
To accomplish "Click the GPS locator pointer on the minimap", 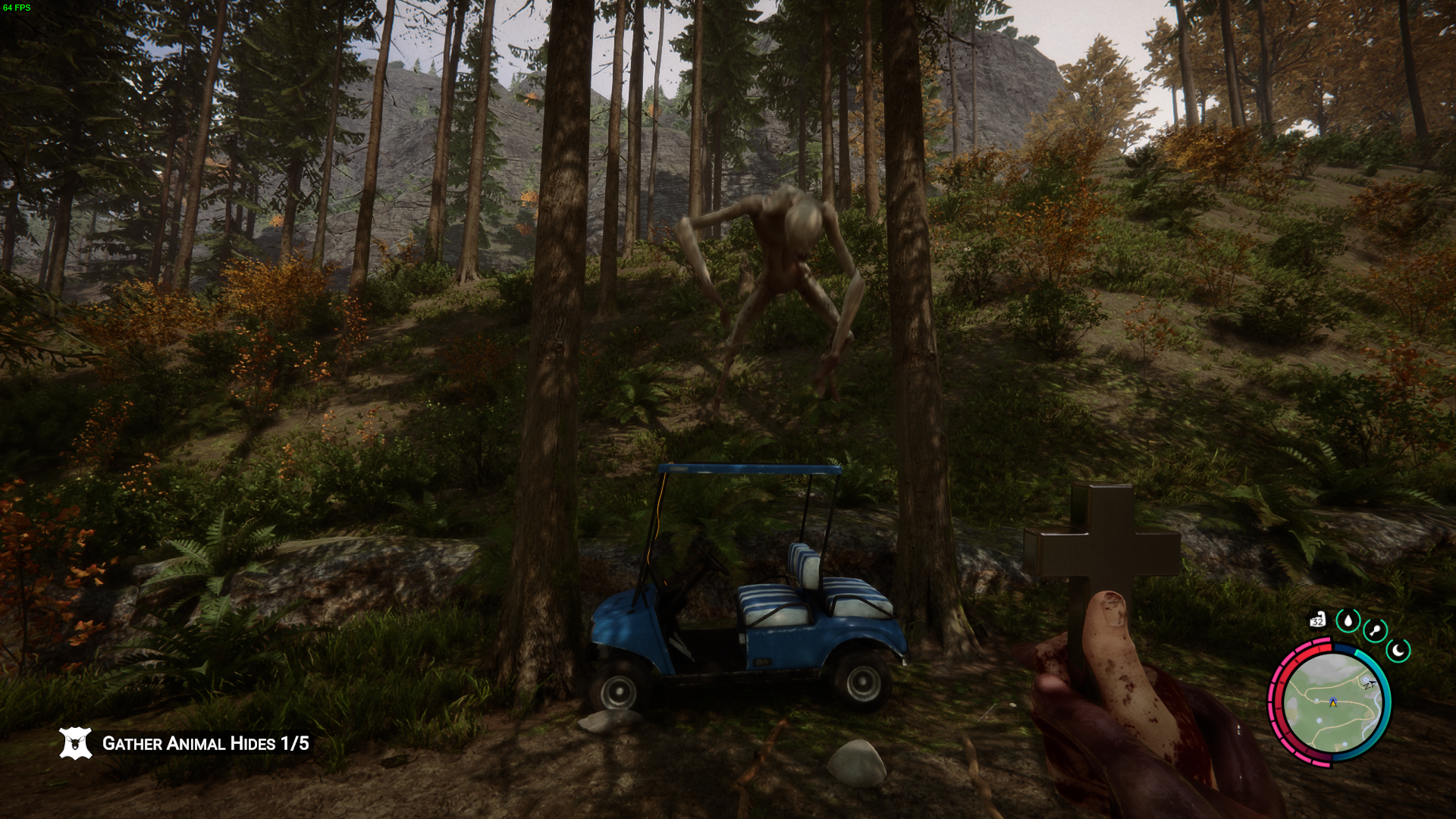I will click(1373, 683).
